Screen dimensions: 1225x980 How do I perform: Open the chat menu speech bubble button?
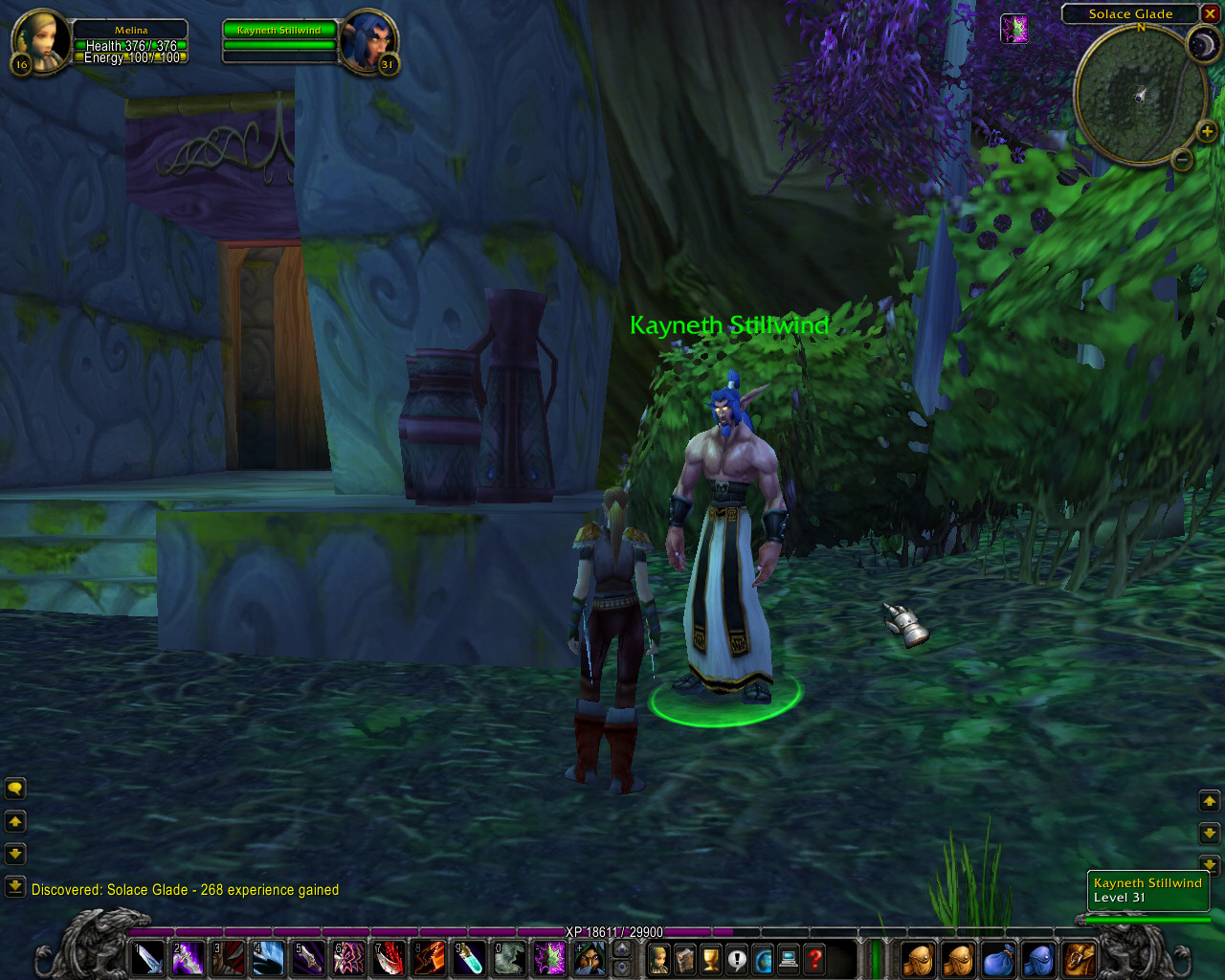click(15, 789)
